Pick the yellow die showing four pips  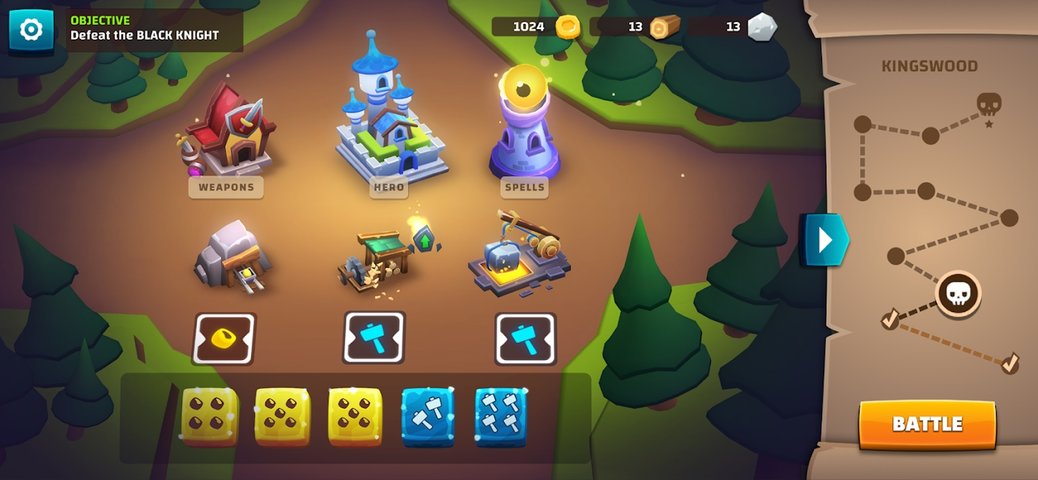(x=210, y=416)
